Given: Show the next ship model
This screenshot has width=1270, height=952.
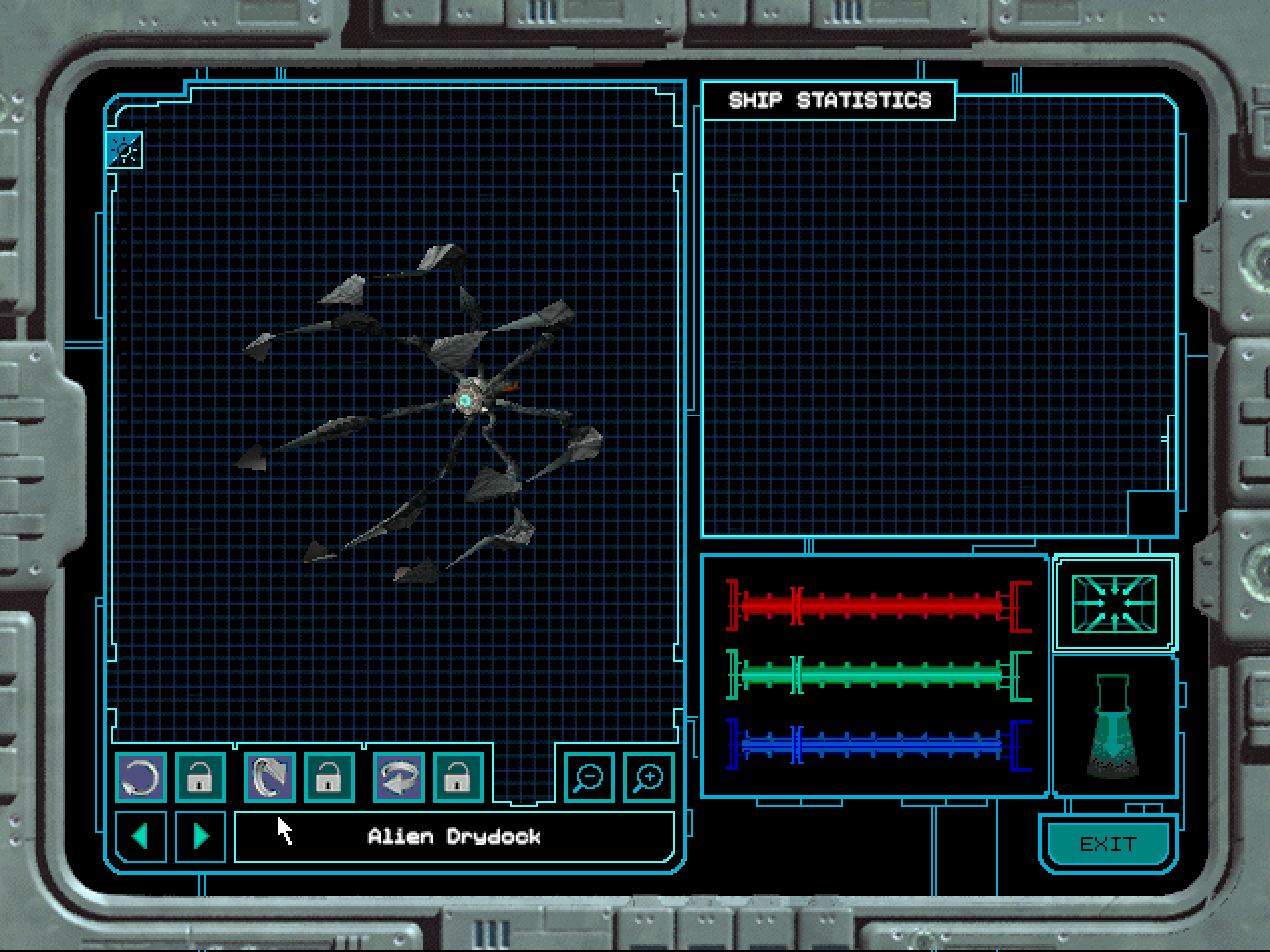Looking at the screenshot, I should pos(200,836).
